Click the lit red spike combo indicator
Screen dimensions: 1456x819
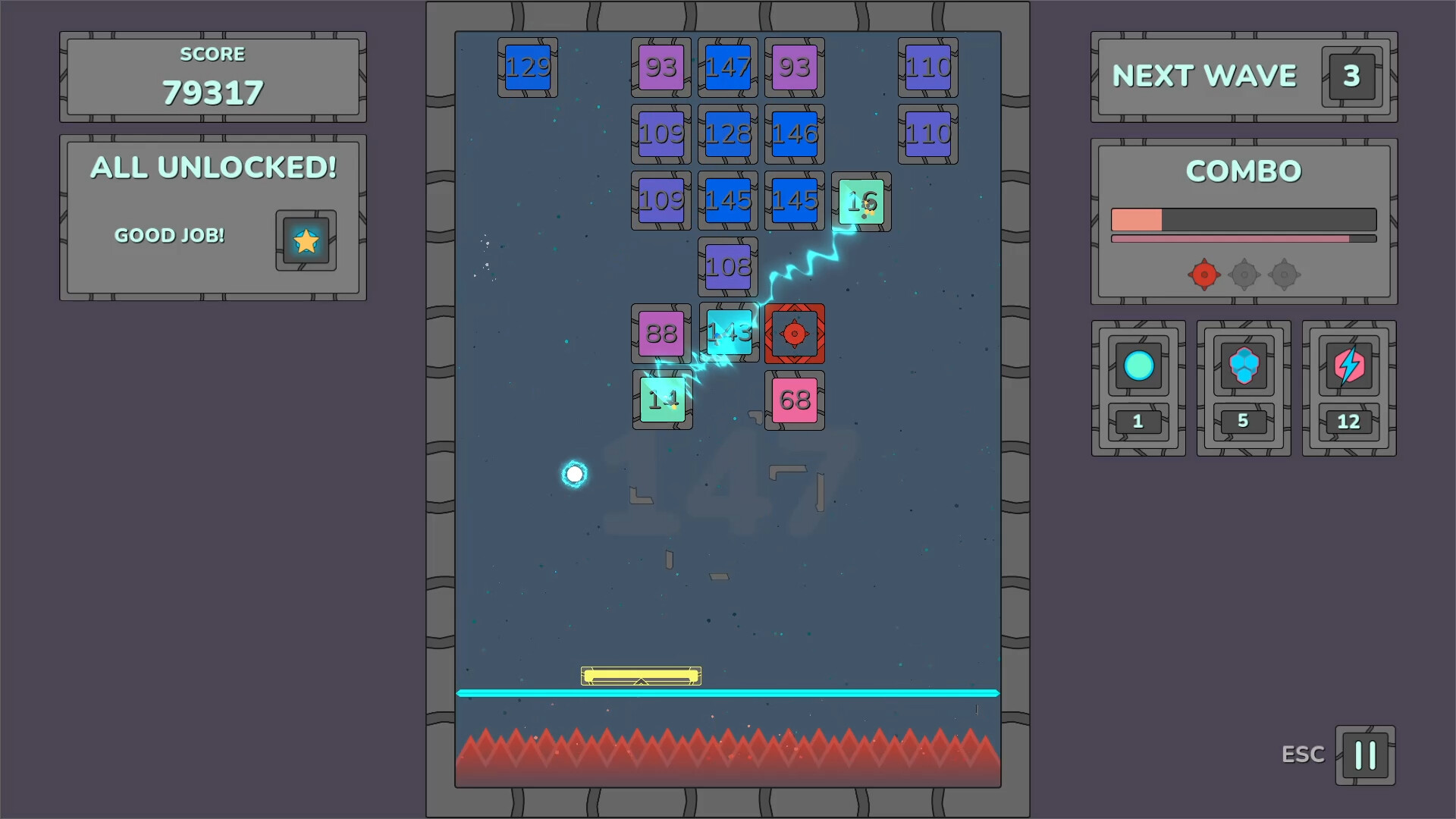click(x=1203, y=275)
